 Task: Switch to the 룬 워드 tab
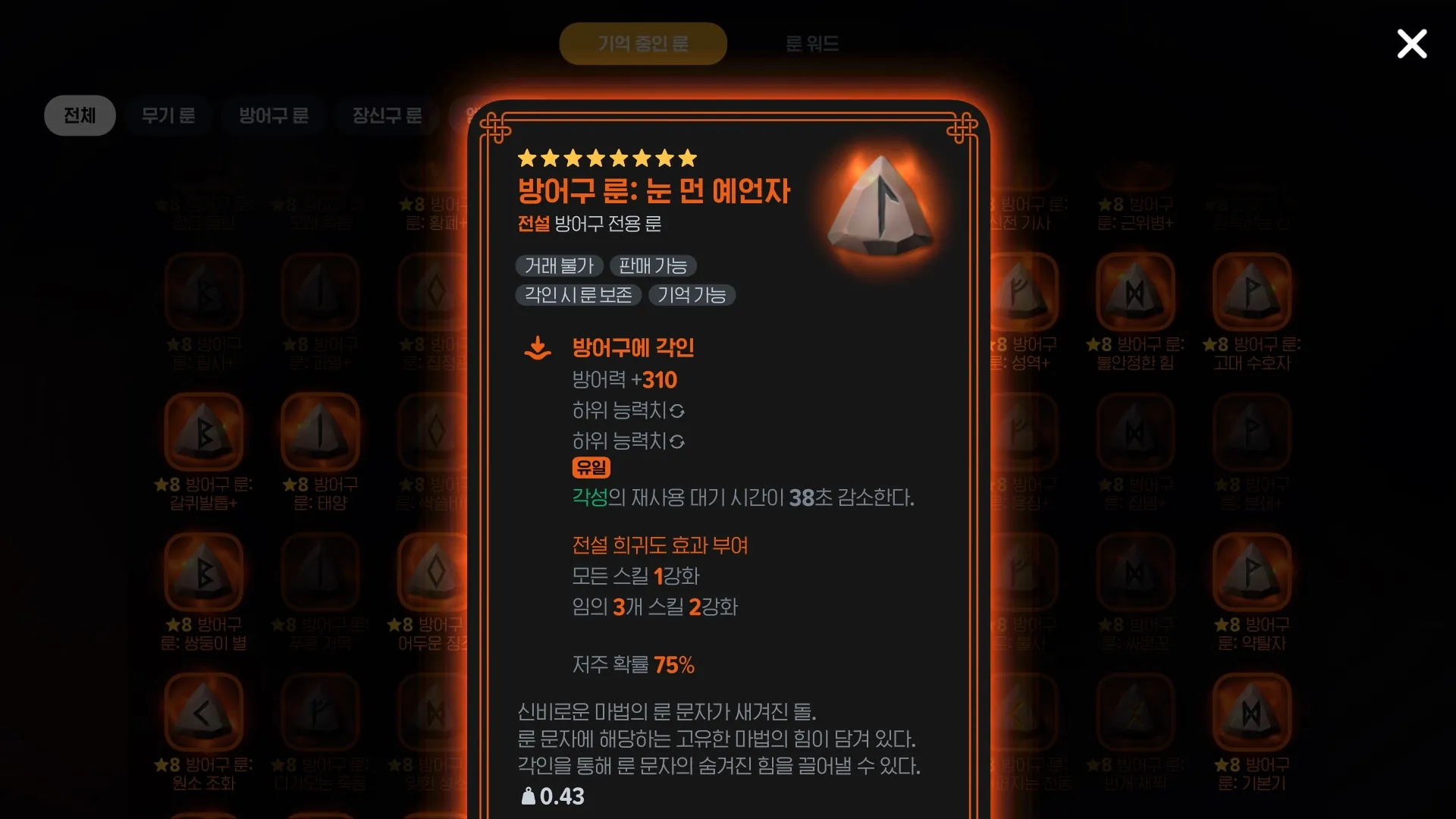(812, 43)
